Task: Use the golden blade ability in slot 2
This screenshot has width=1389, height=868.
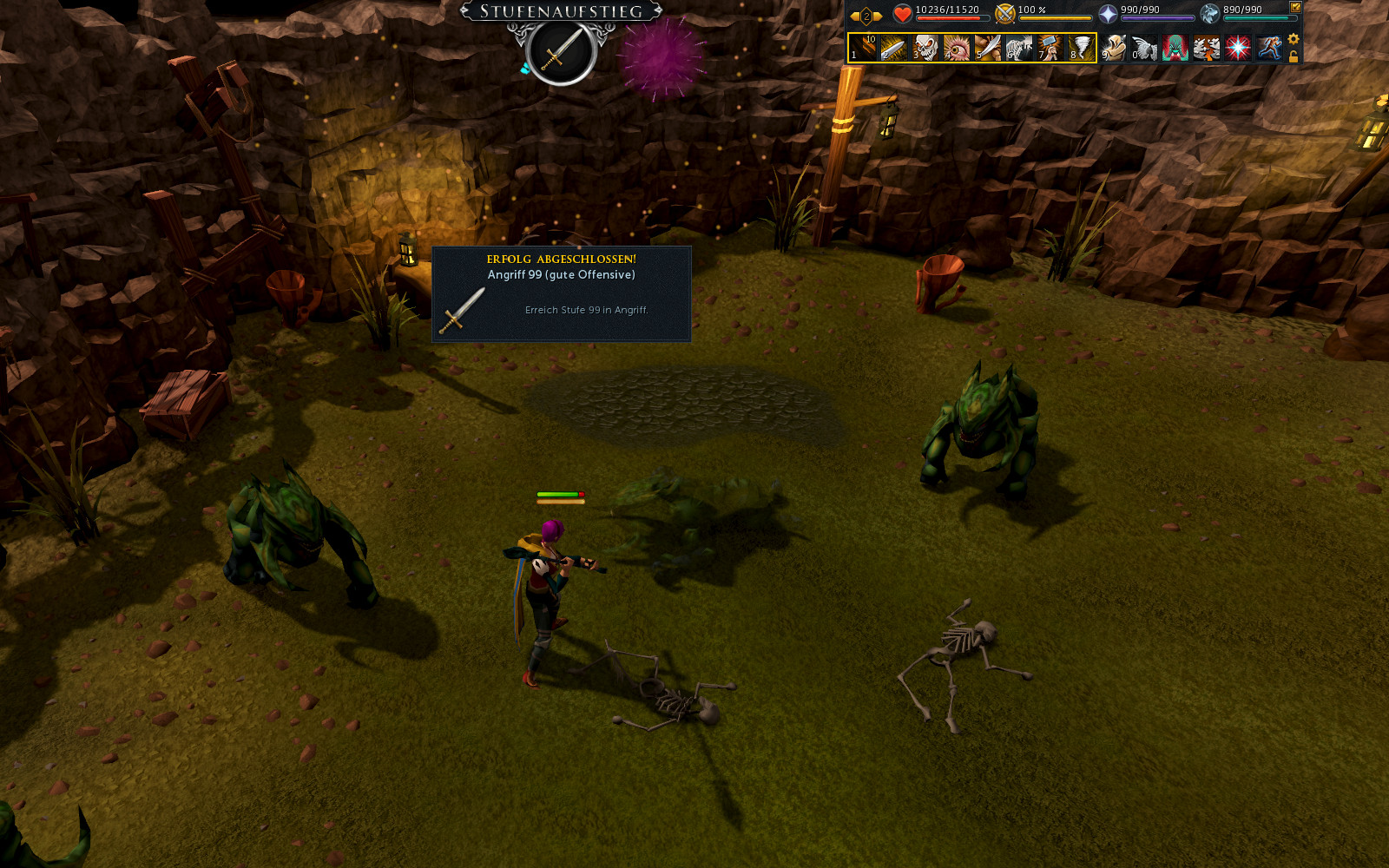Action: 894,48
